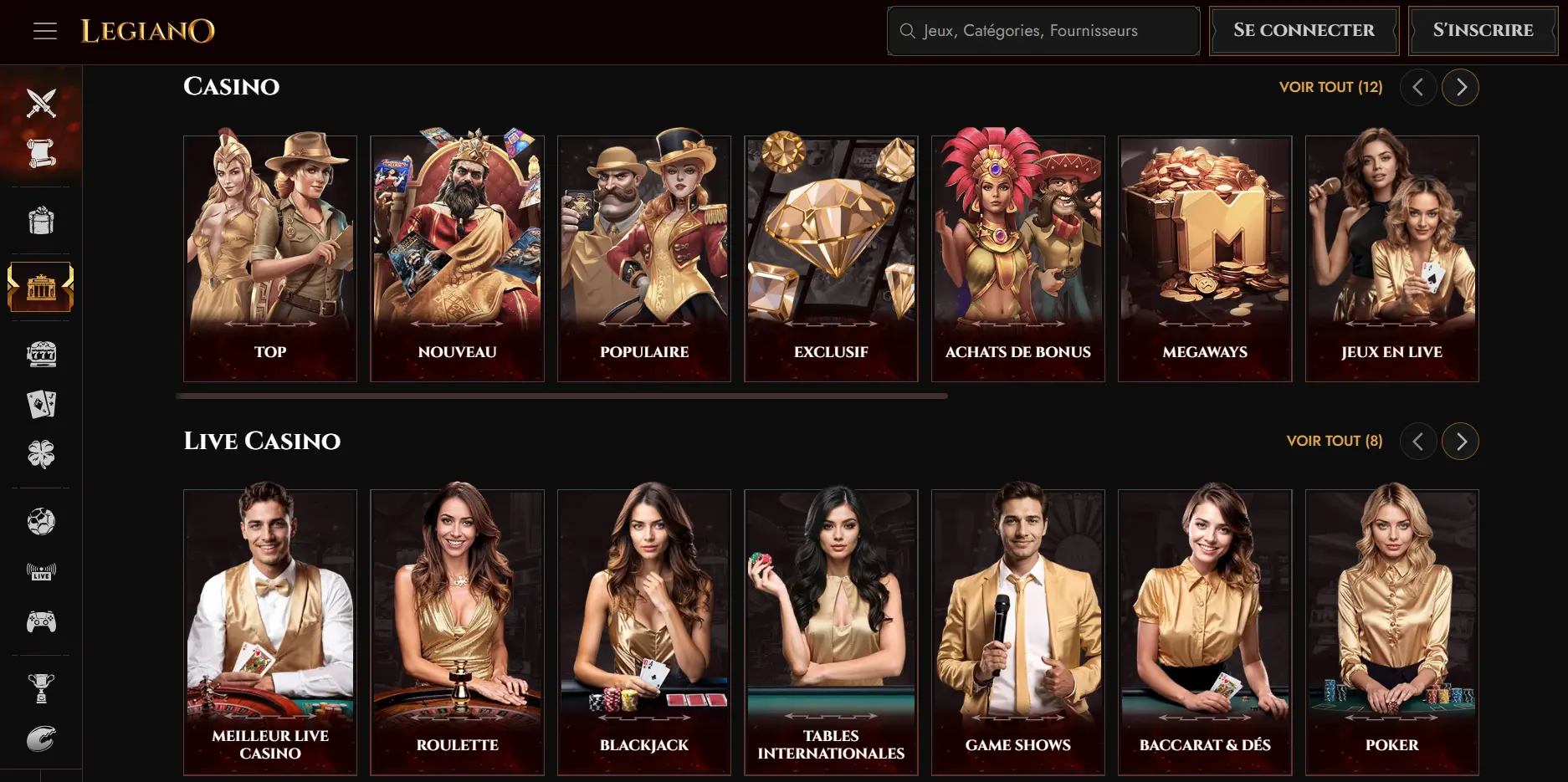Select the playing cards table games icon
This screenshot has width=1568, height=782.
40,404
